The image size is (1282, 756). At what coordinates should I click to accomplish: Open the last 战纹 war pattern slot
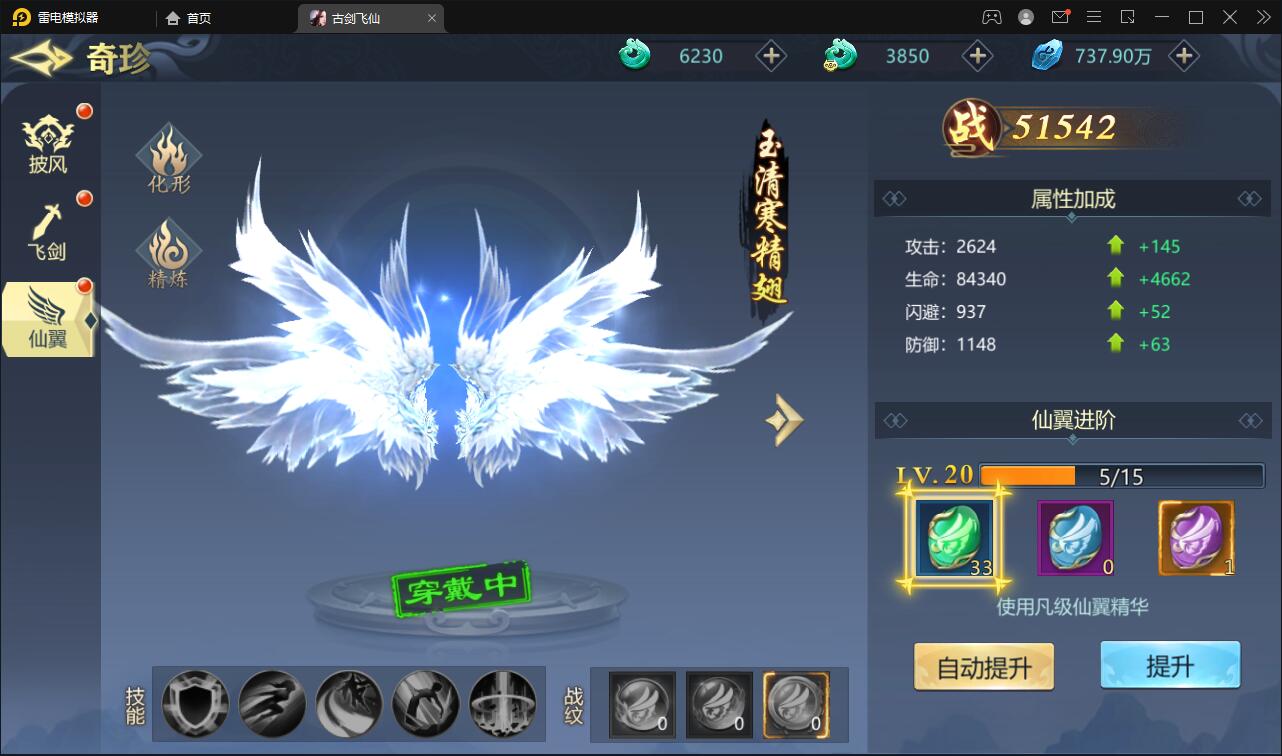(797, 704)
